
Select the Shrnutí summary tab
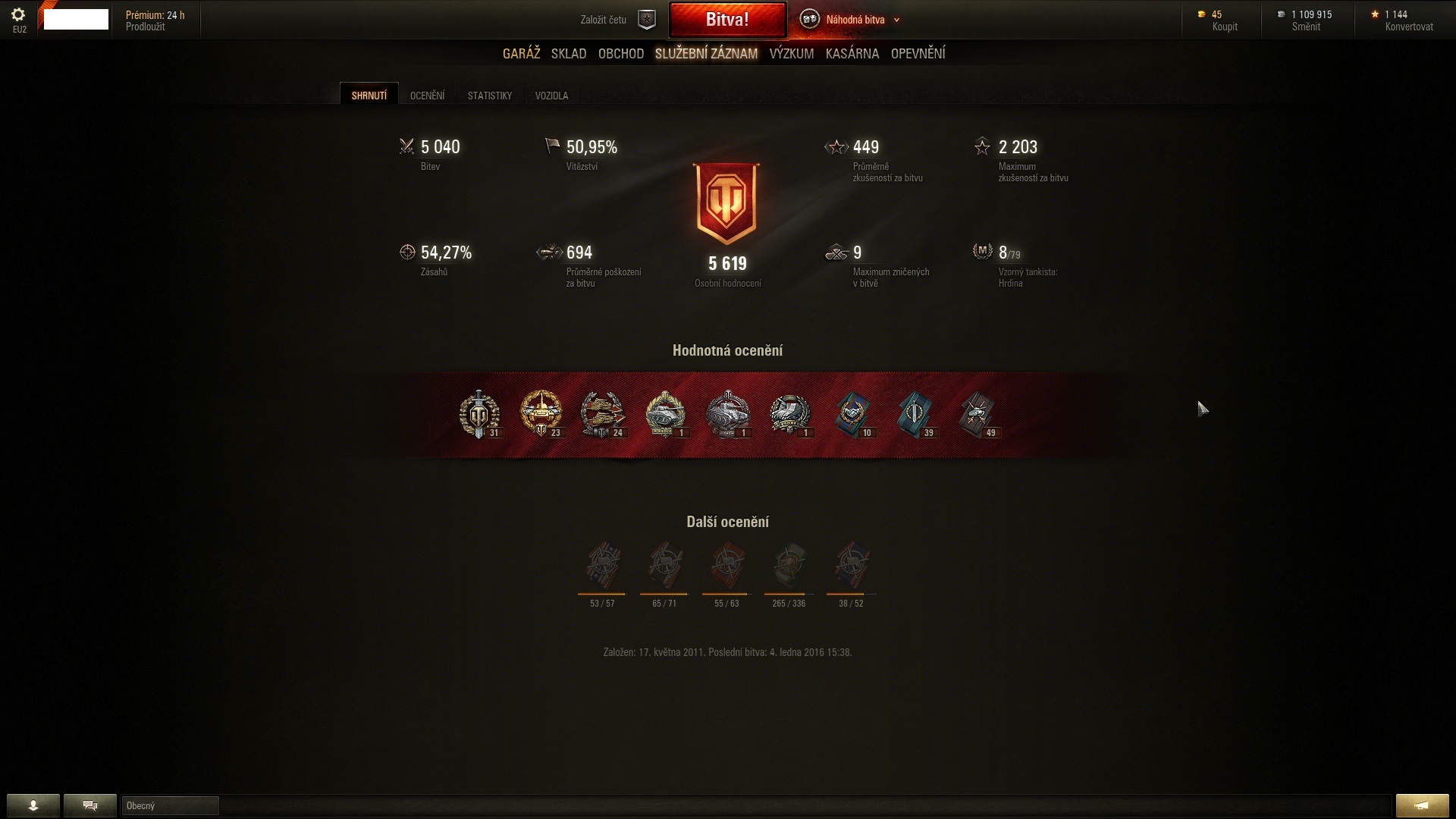(369, 96)
